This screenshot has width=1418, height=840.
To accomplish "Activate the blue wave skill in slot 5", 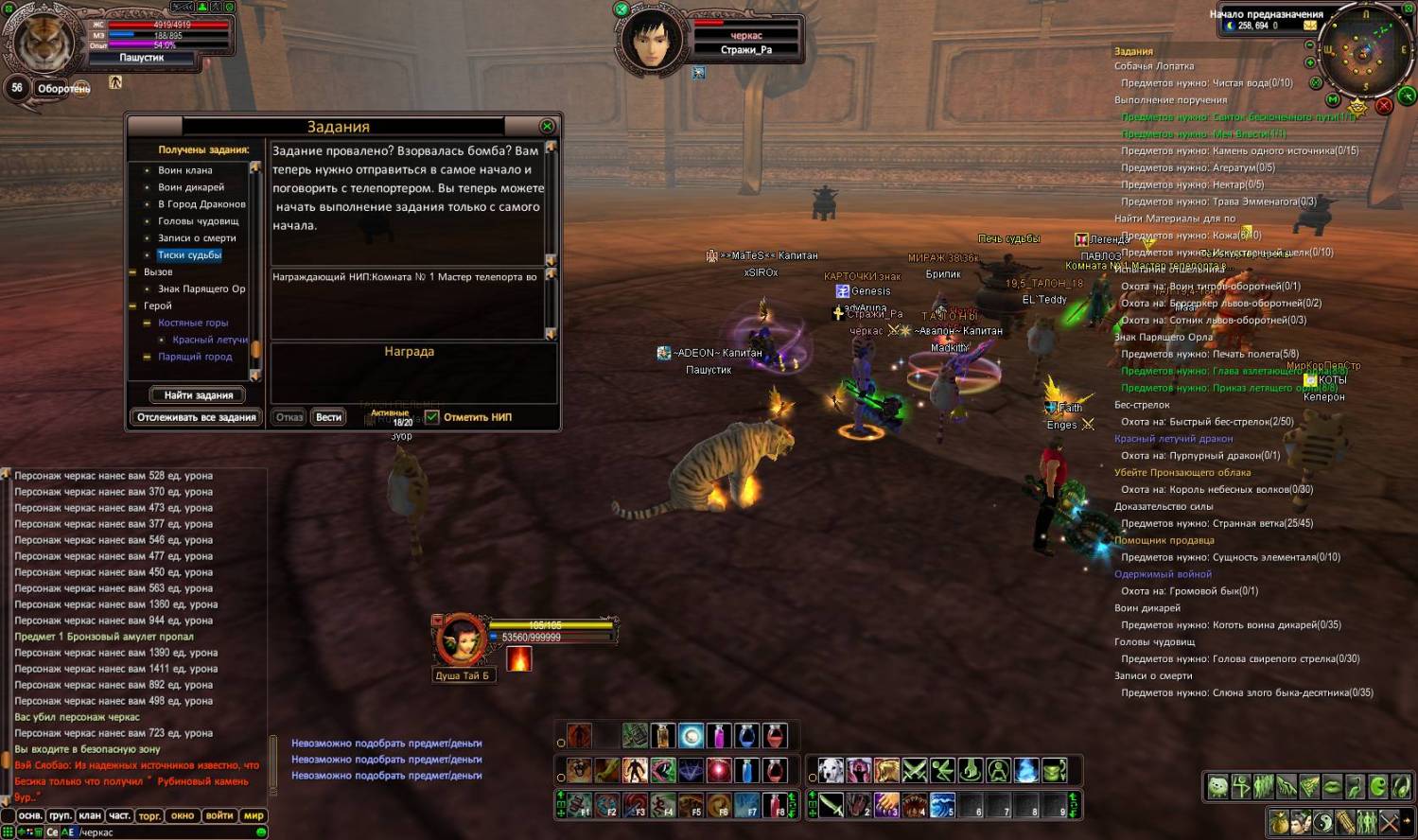I will pyautogui.click(x=942, y=805).
